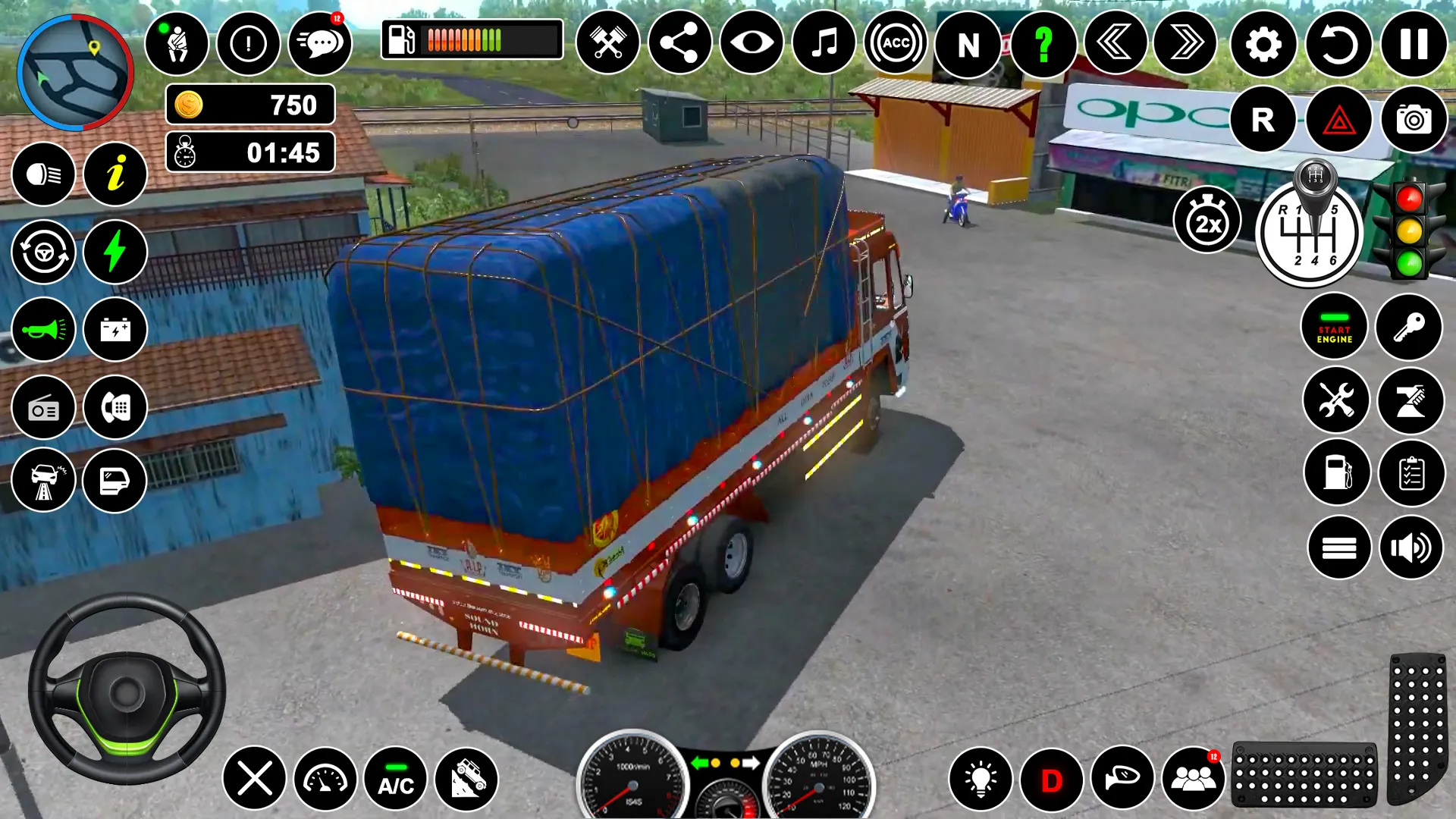
Task: Open the fuel pump icon
Action: (x=1336, y=472)
